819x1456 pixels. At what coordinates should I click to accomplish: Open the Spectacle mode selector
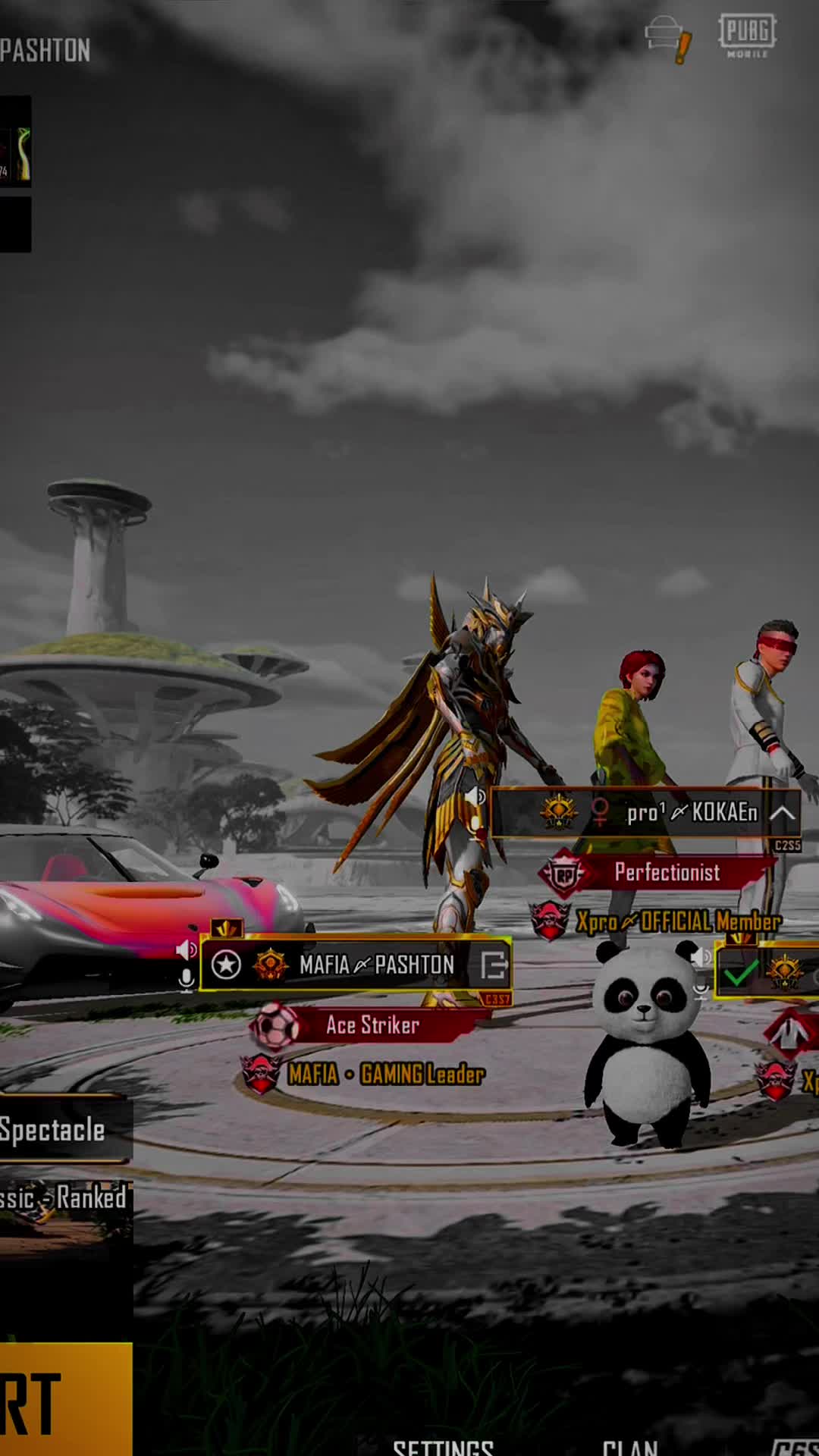click(x=64, y=1130)
